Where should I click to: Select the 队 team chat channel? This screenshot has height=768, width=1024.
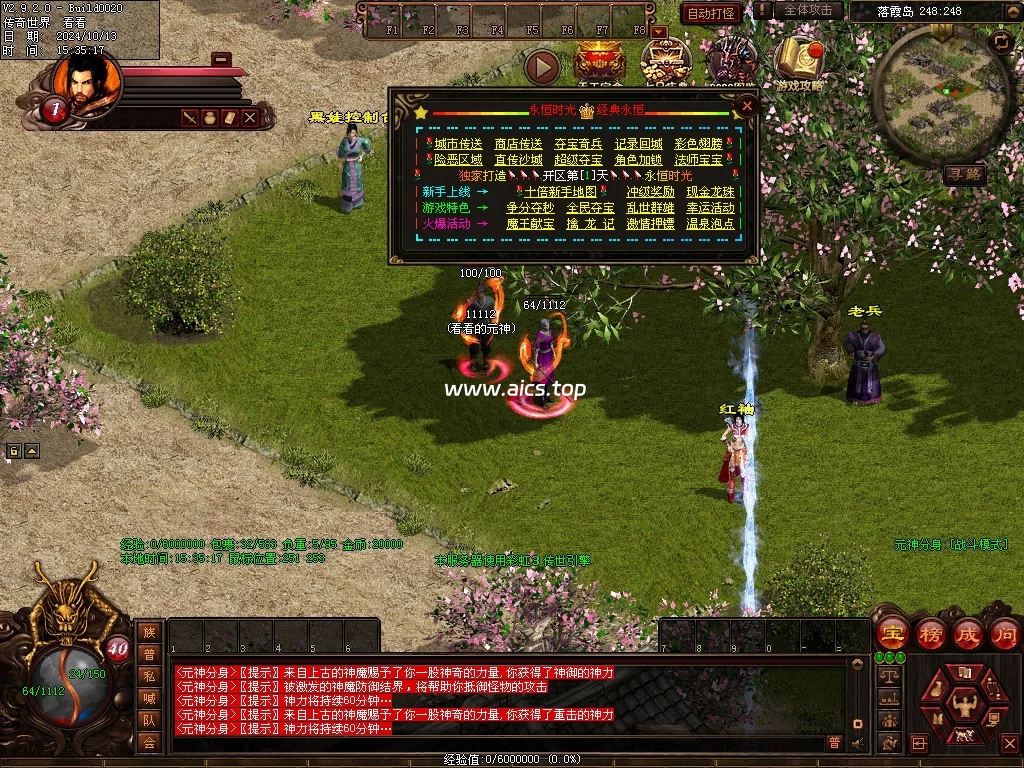149,720
